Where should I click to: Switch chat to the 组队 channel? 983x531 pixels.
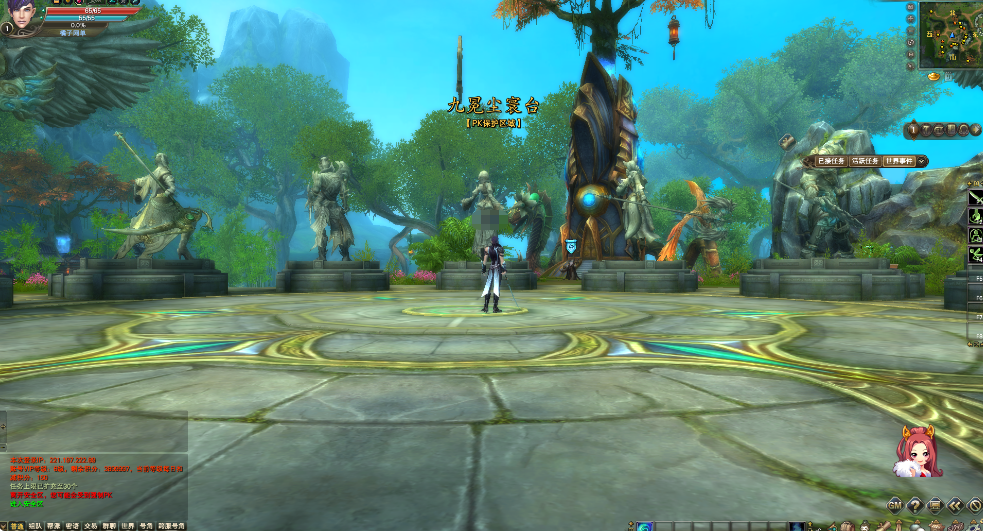point(35,525)
